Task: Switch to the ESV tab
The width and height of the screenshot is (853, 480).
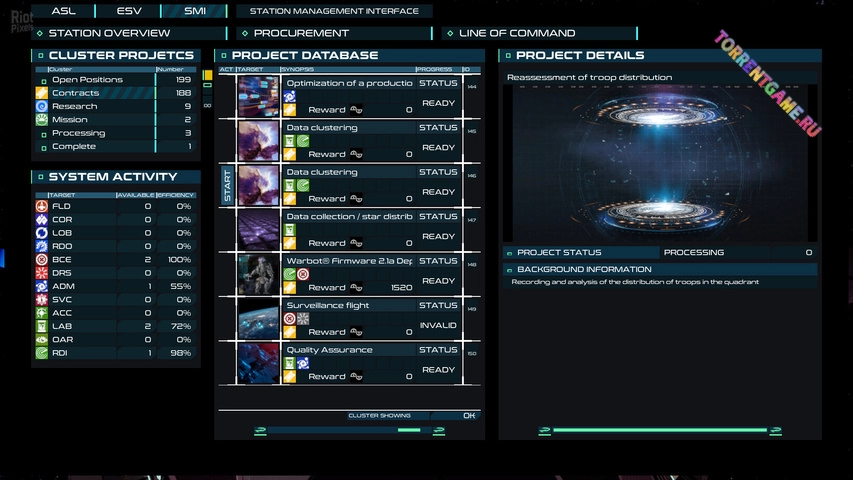Action: (x=129, y=11)
